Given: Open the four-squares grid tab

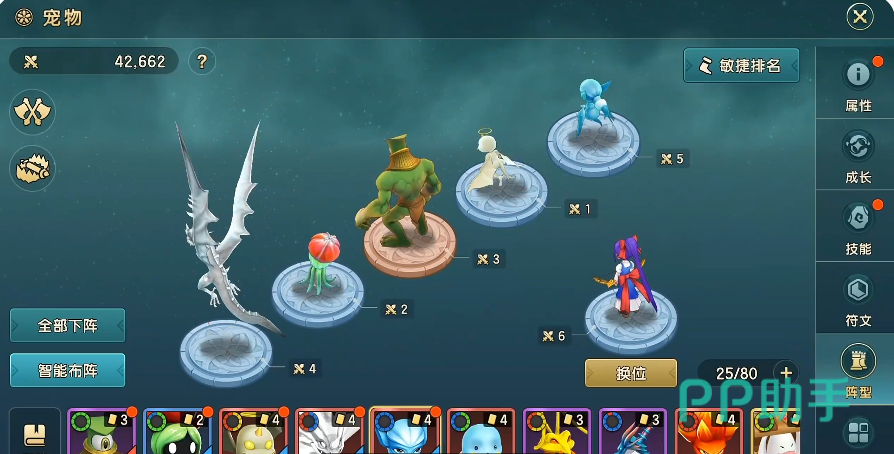Looking at the screenshot, I should (858, 432).
